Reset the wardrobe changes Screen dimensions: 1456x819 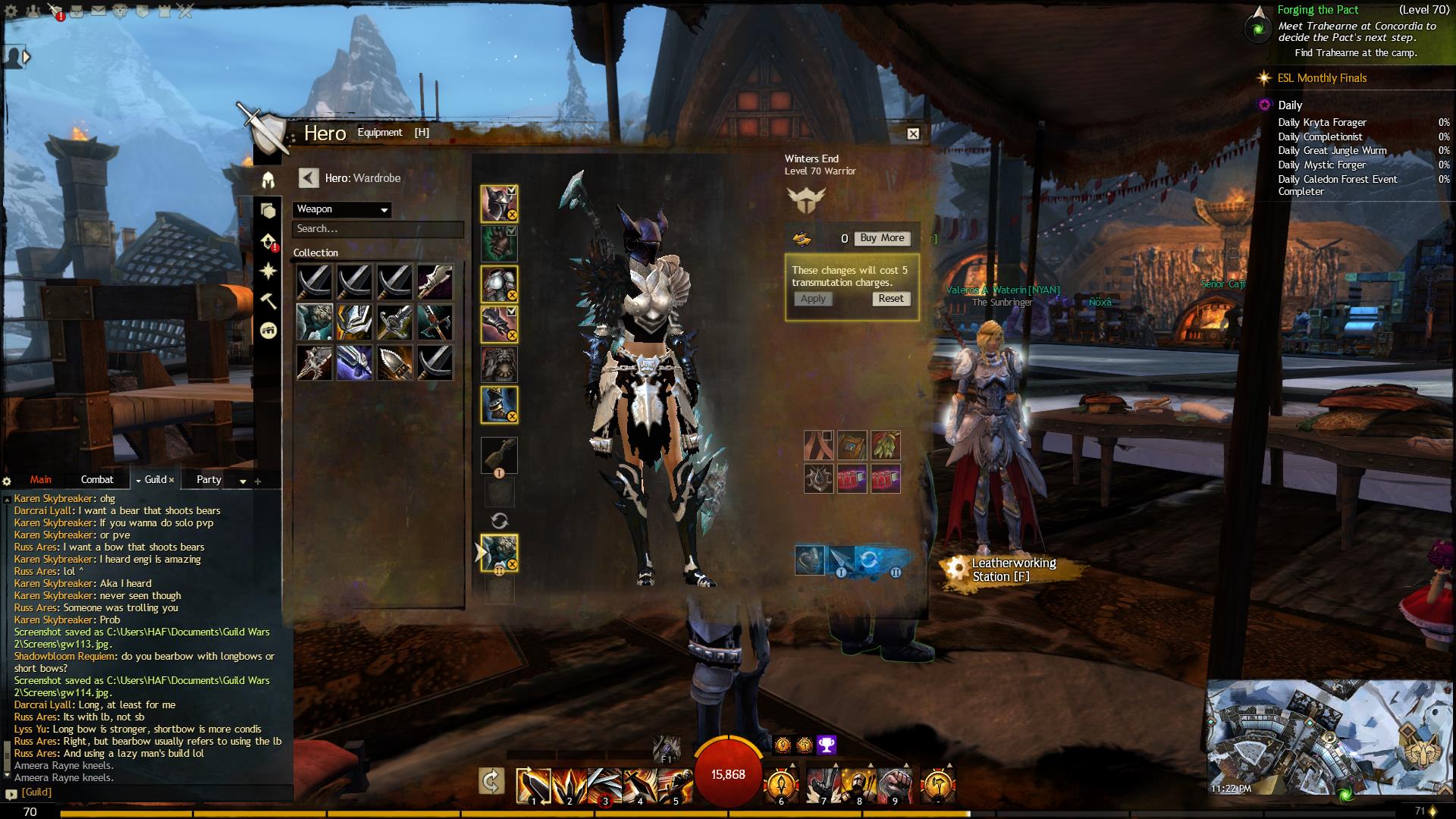890,299
